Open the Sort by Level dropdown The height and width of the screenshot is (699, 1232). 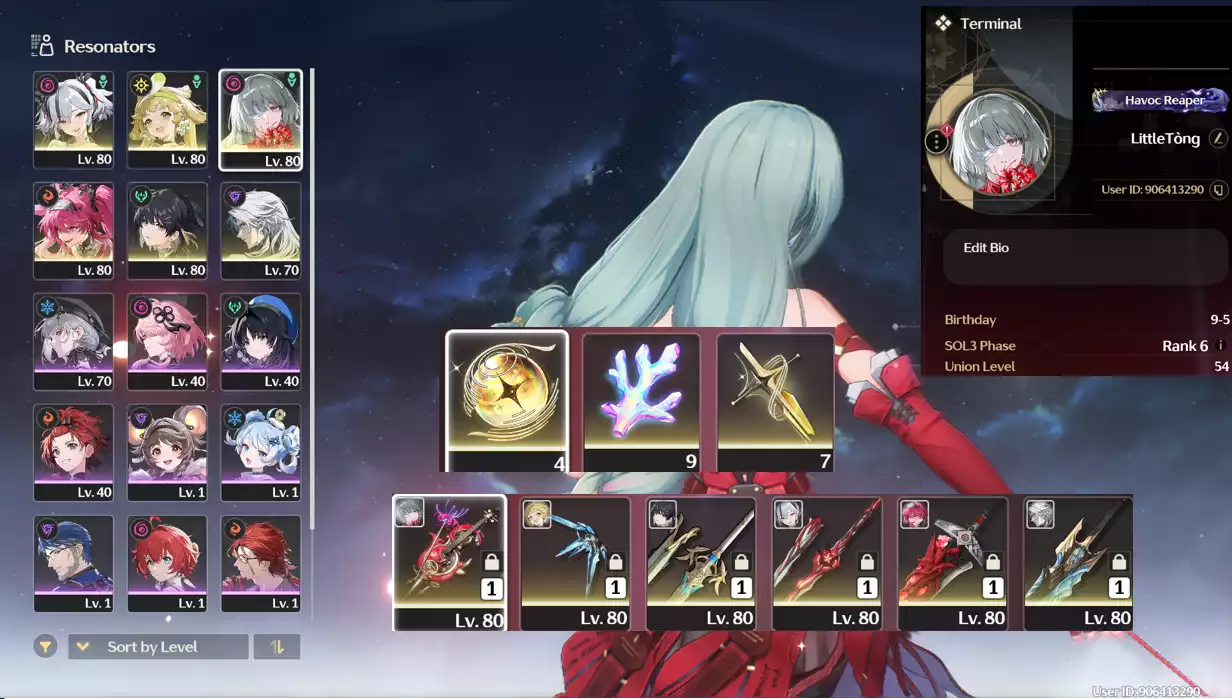click(x=157, y=647)
